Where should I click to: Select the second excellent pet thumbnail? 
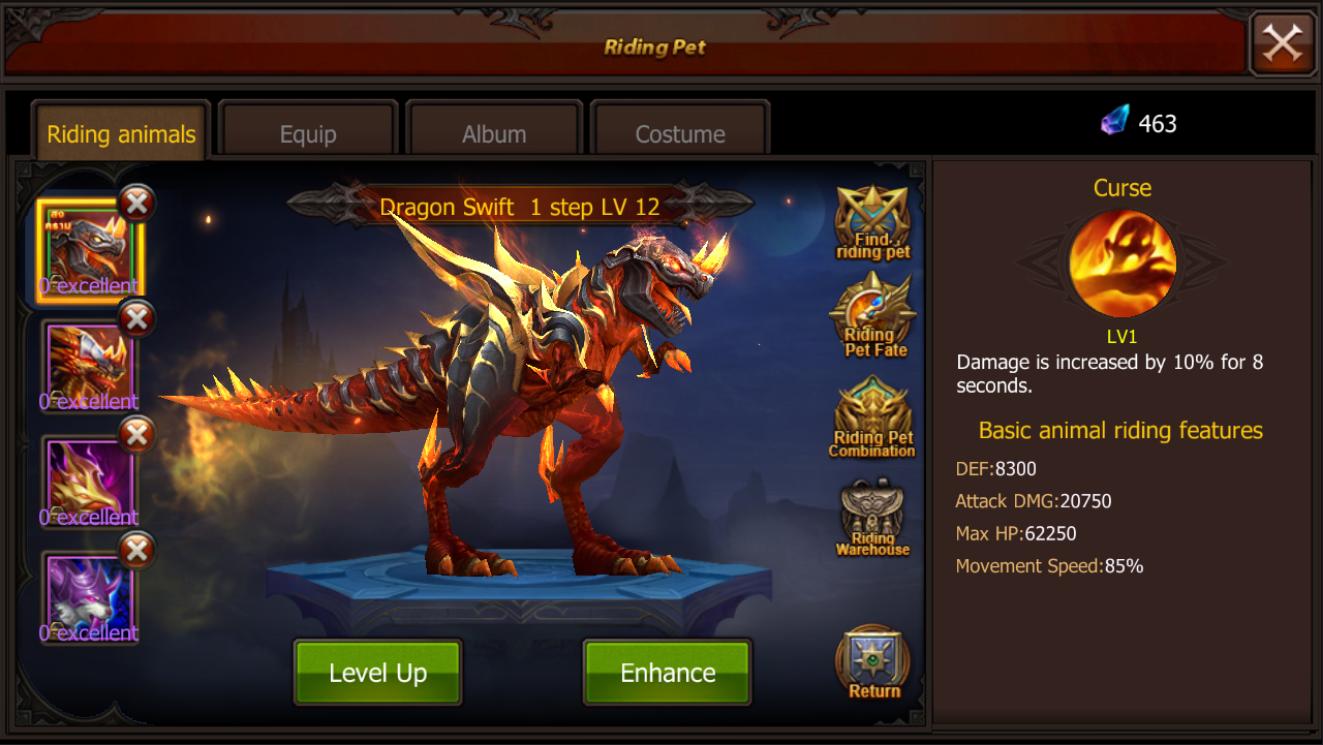[89, 360]
